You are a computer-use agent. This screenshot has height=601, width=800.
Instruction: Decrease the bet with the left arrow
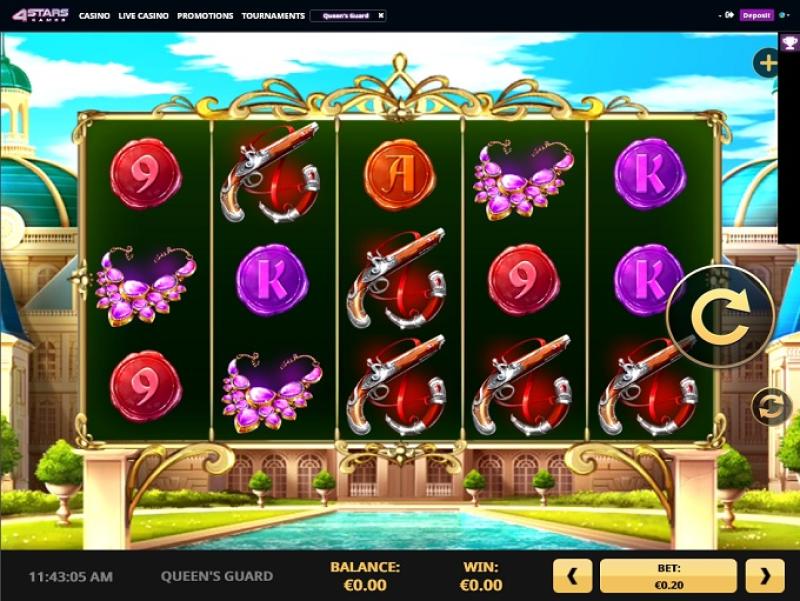pyautogui.click(x=573, y=576)
